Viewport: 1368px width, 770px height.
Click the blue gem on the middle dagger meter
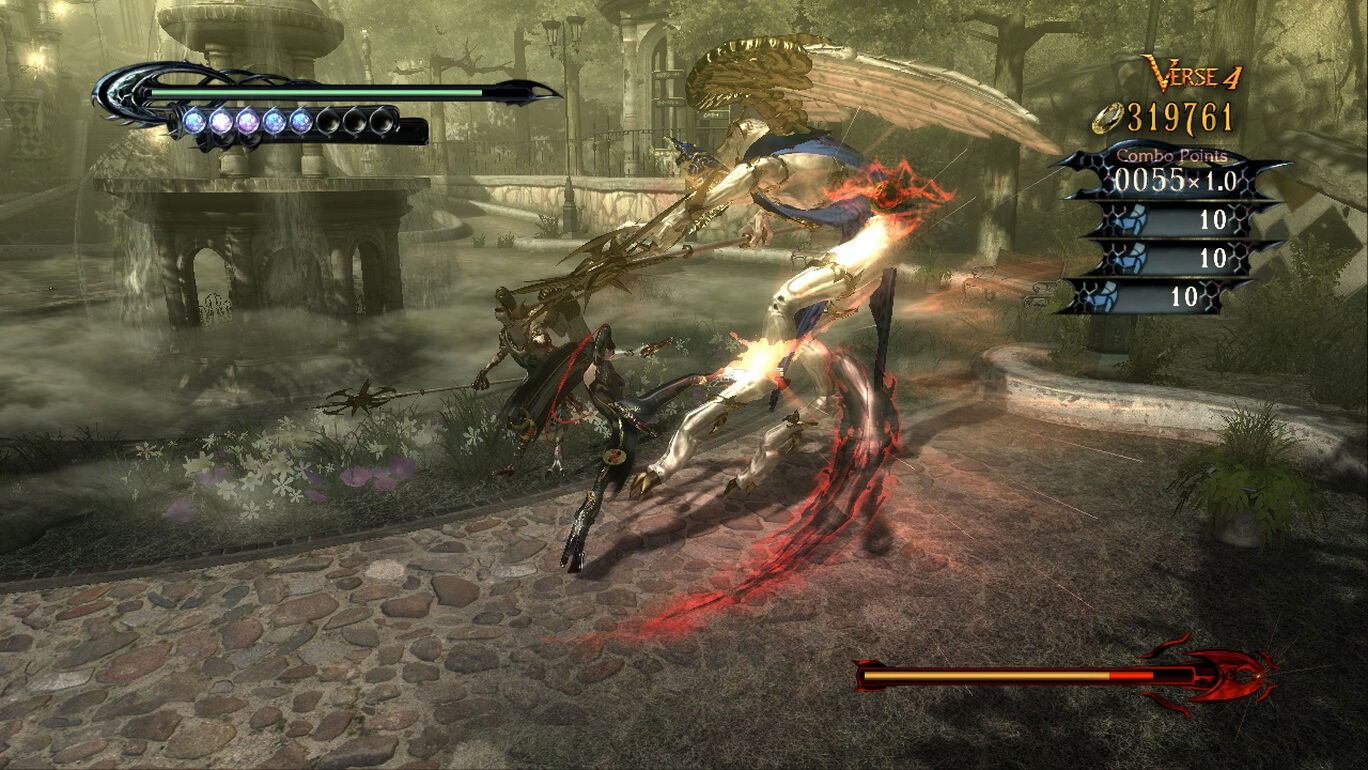point(1131,259)
